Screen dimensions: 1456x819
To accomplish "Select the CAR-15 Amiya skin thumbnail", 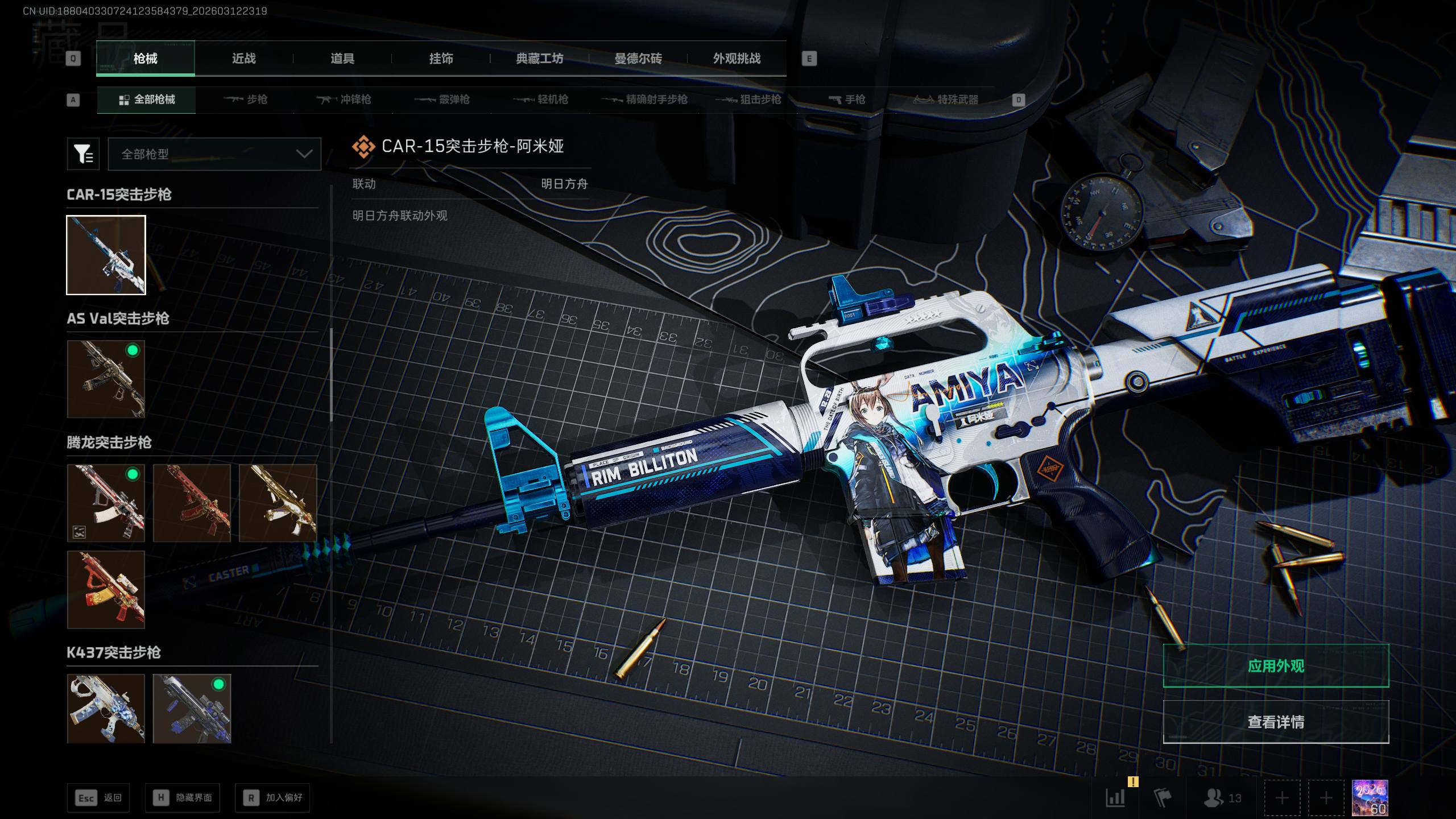I will pos(106,255).
